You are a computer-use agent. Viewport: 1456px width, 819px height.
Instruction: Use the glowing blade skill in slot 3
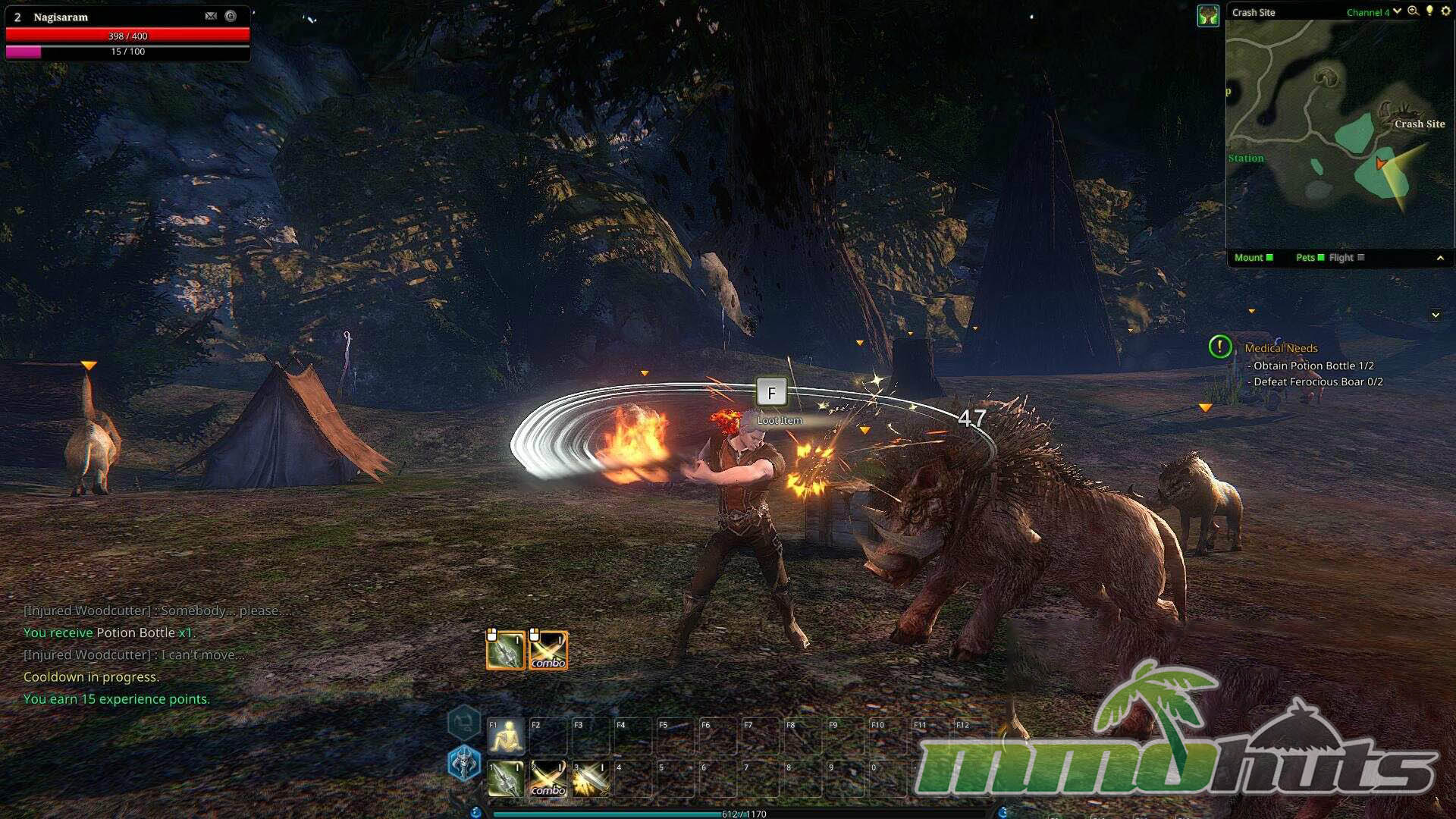point(591,779)
